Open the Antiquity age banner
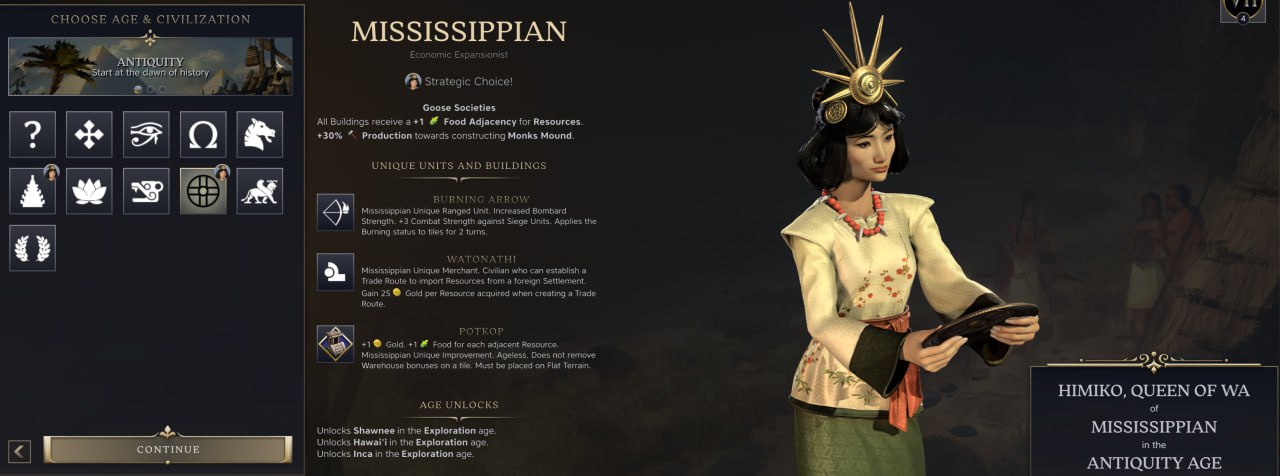 tap(150, 66)
